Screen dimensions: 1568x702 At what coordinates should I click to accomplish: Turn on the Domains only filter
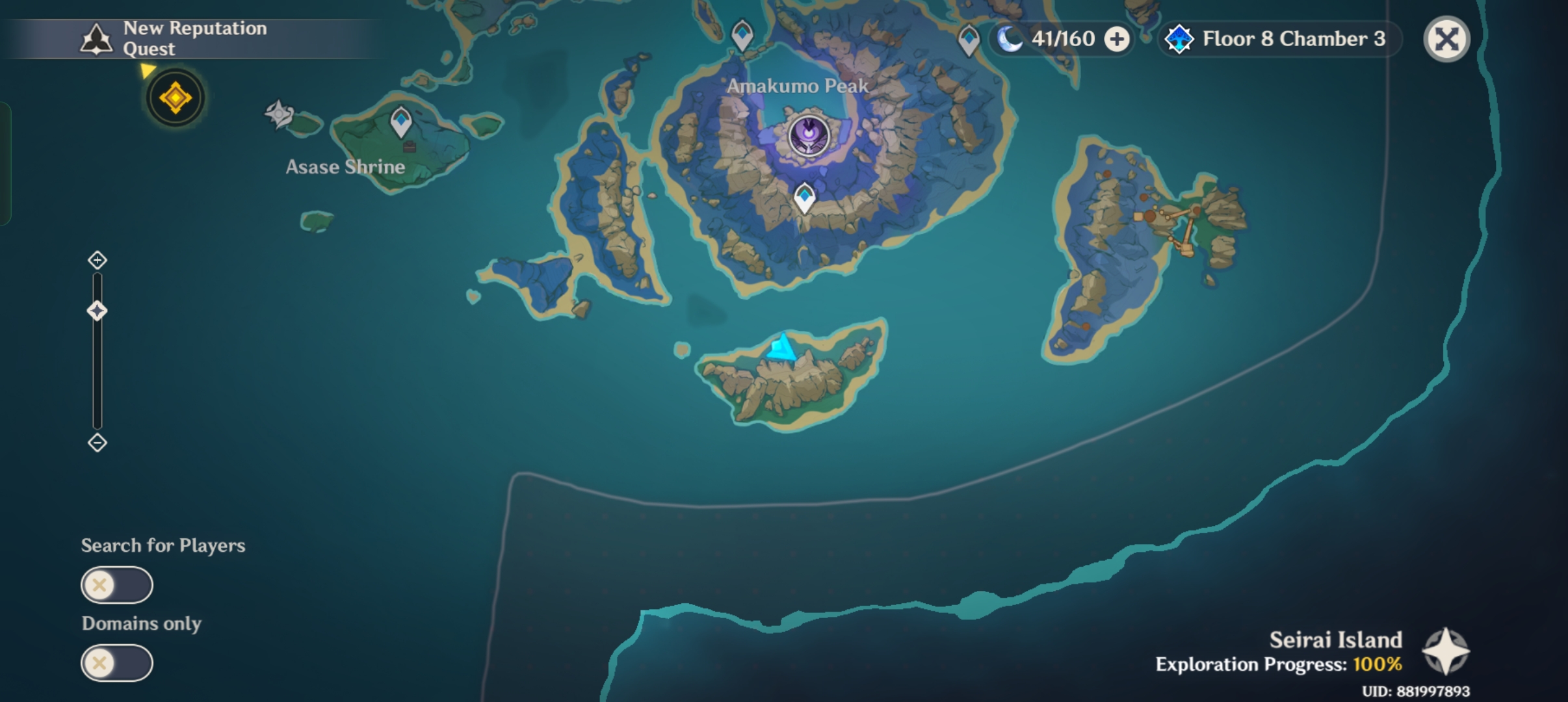[116, 662]
